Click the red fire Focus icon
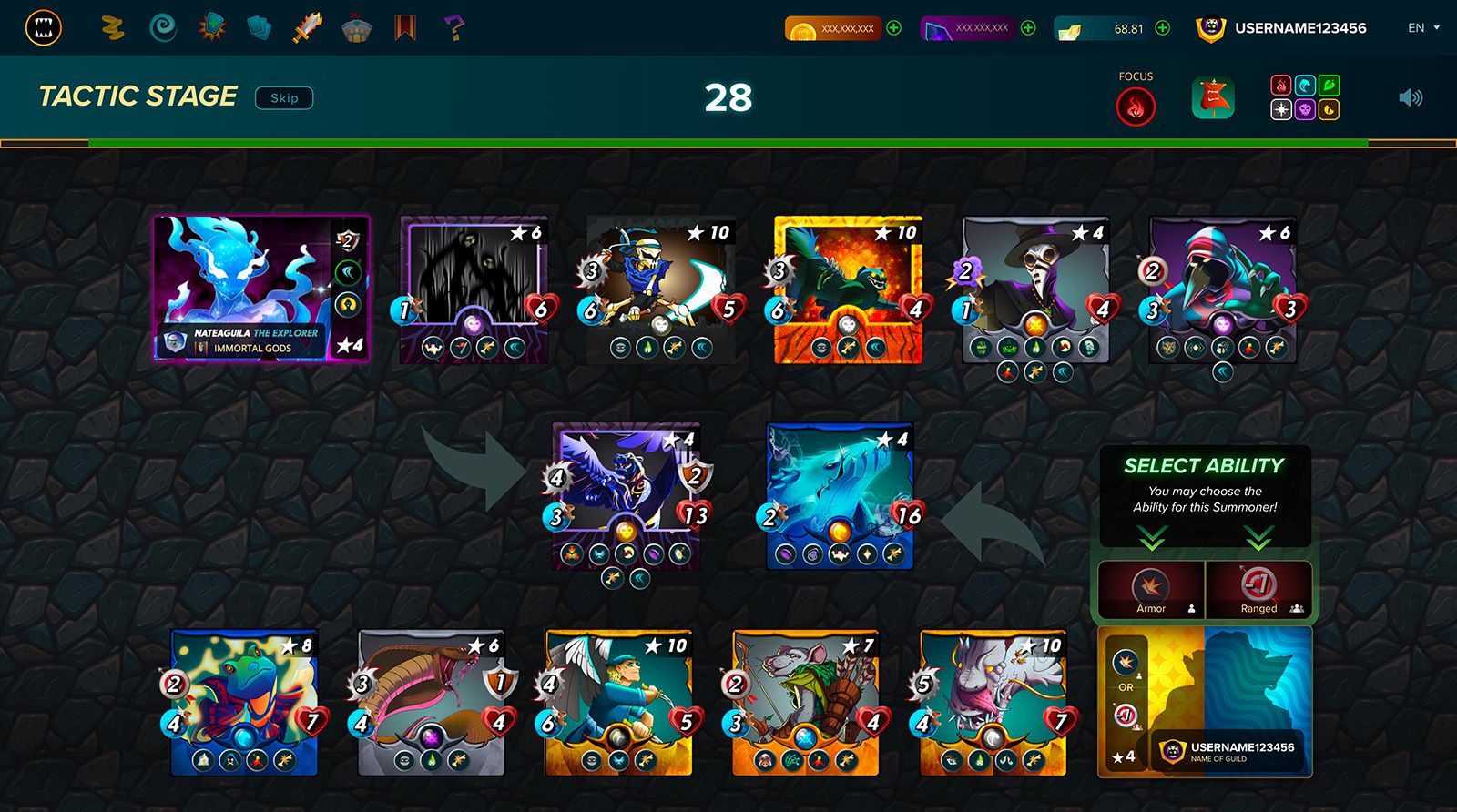Screen dimensions: 1457x812 [1136, 107]
